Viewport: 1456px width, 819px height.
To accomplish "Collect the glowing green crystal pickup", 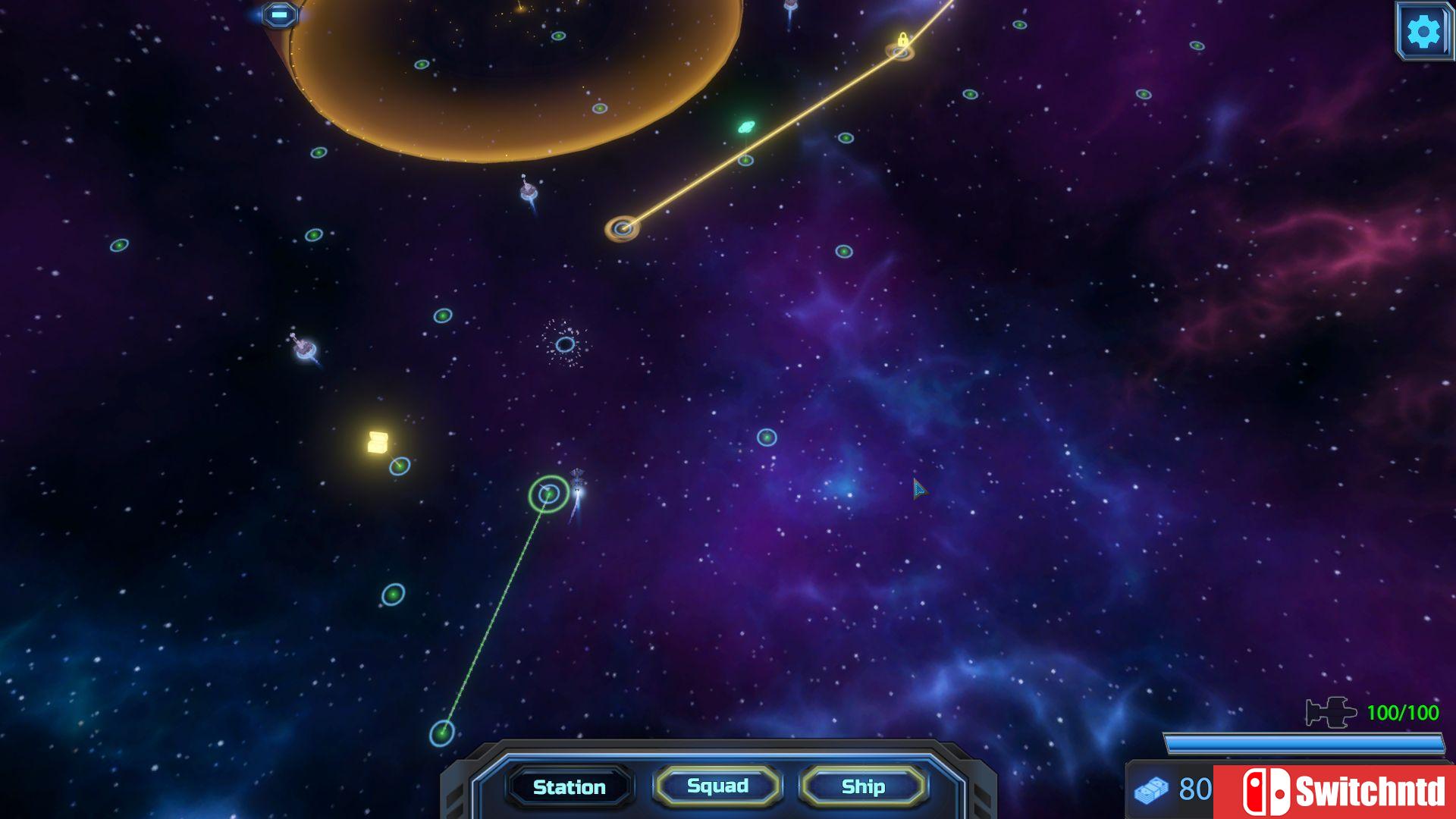I will tap(746, 126).
